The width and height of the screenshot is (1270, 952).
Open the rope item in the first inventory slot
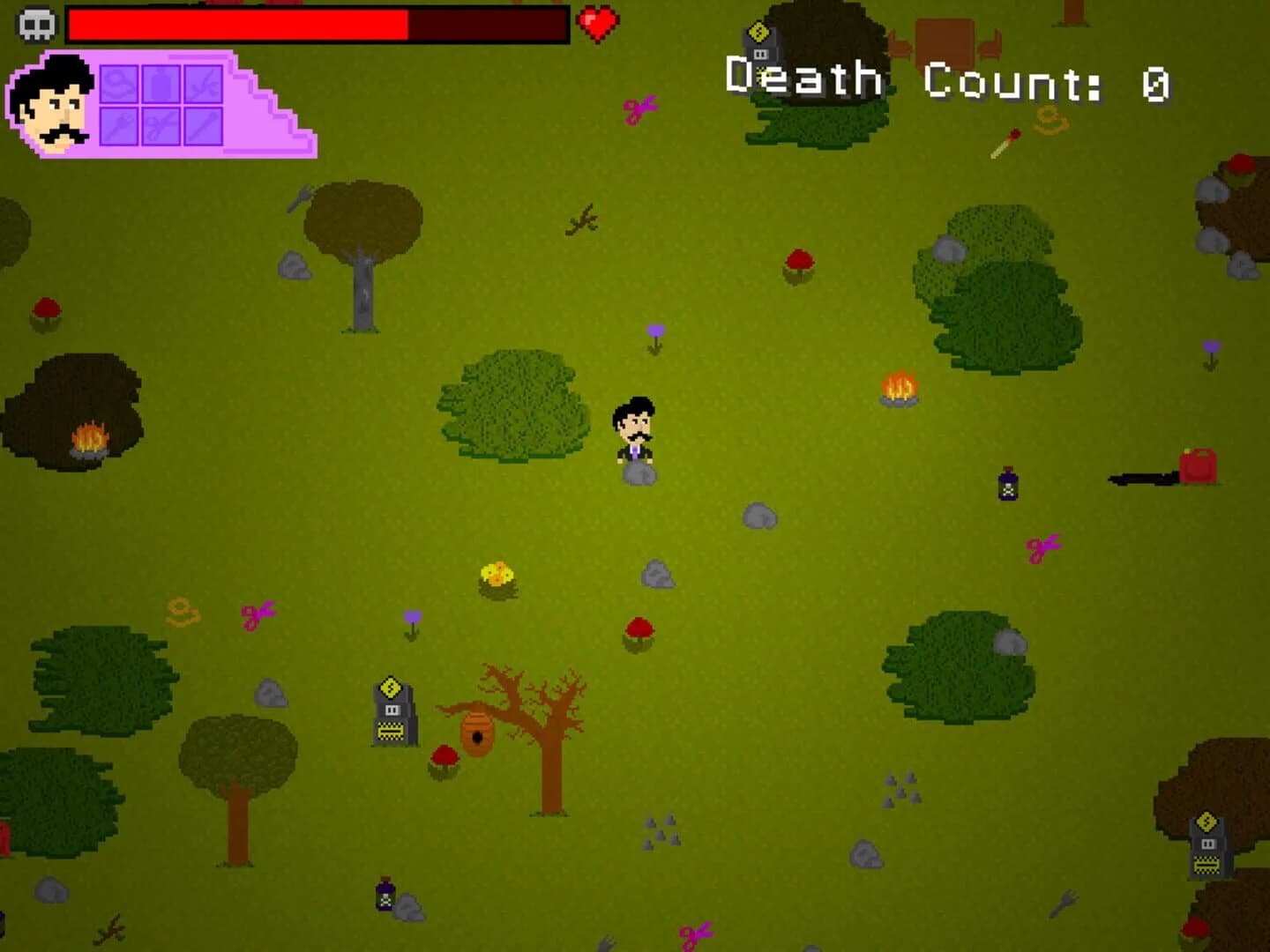click(119, 84)
